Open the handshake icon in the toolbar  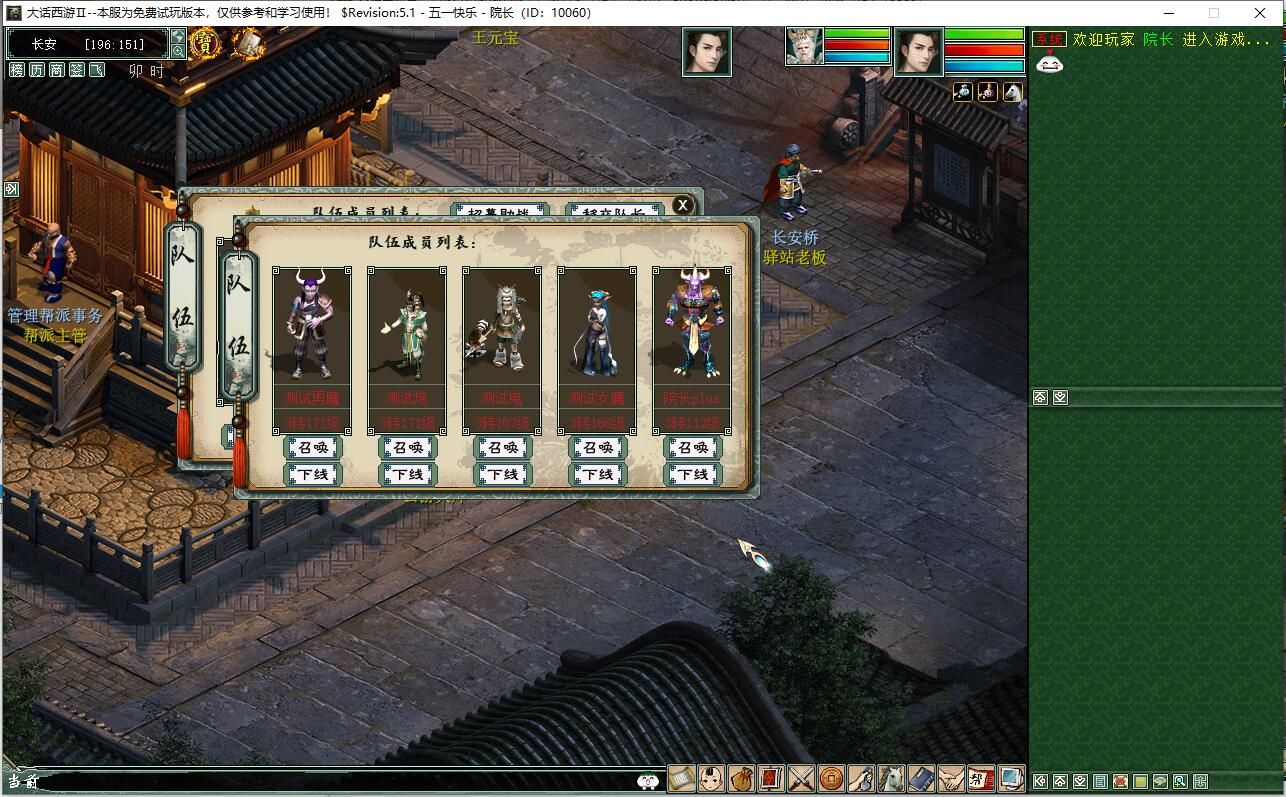tap(951, 778)
